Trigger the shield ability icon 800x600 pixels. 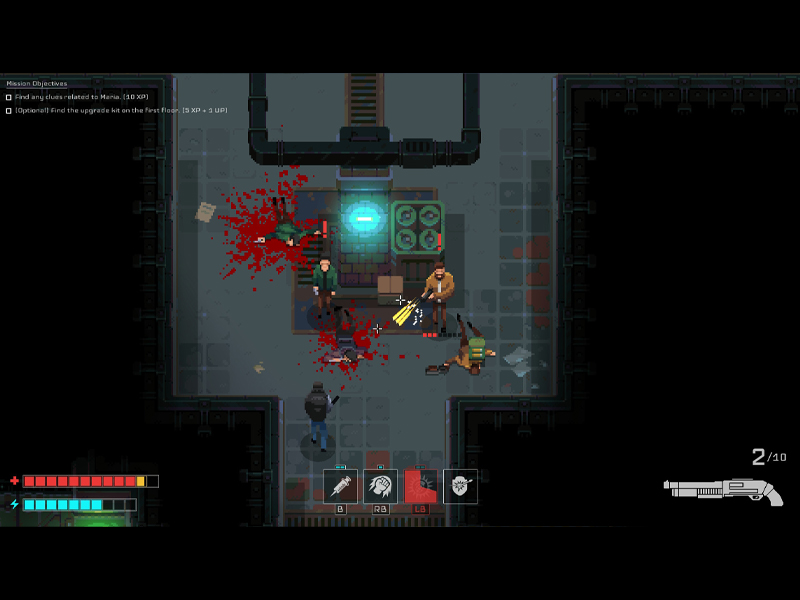tap(460, 486)
